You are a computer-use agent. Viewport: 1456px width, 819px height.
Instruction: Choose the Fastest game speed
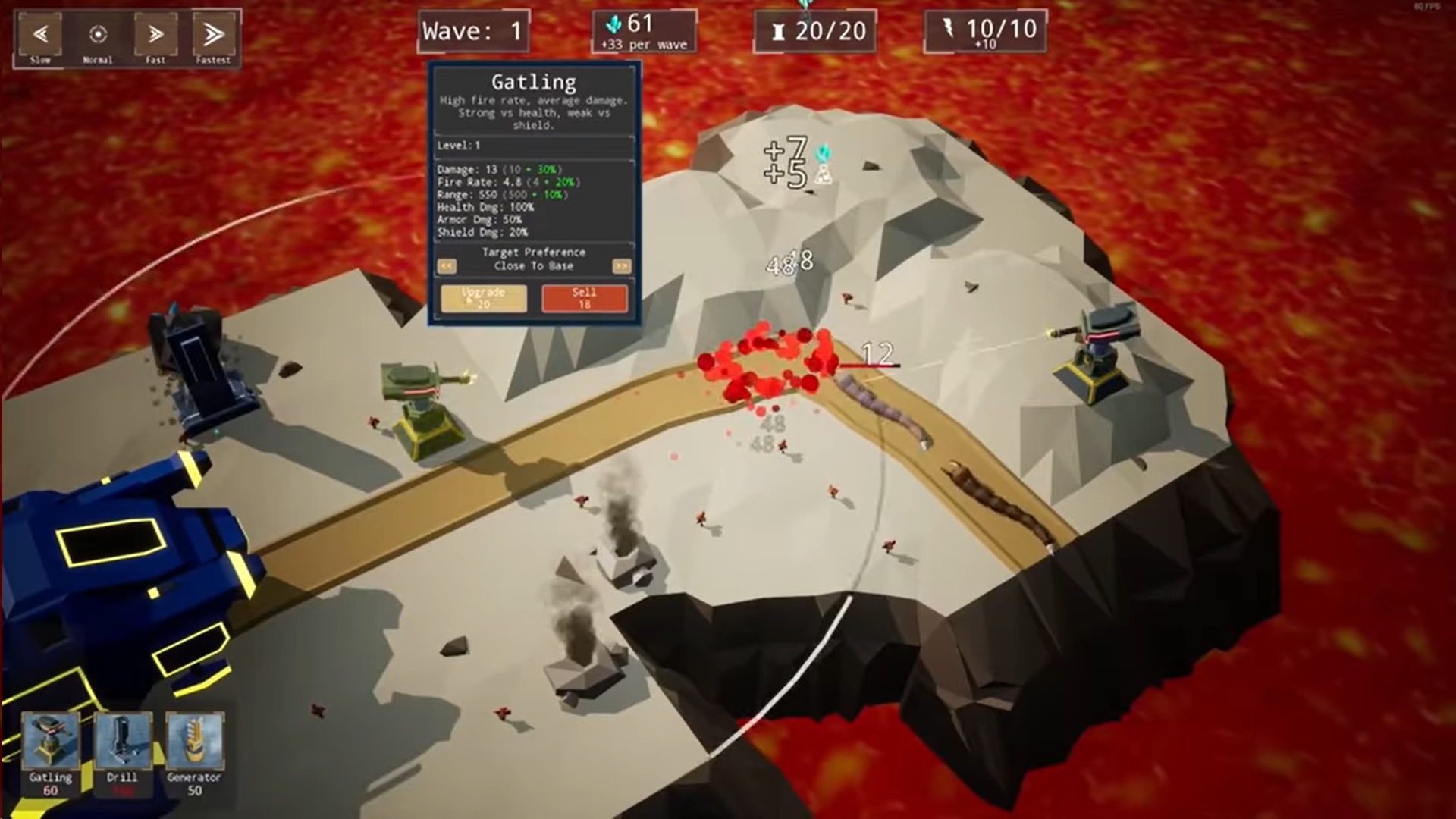pyautogui.click(x=213, y=37)
